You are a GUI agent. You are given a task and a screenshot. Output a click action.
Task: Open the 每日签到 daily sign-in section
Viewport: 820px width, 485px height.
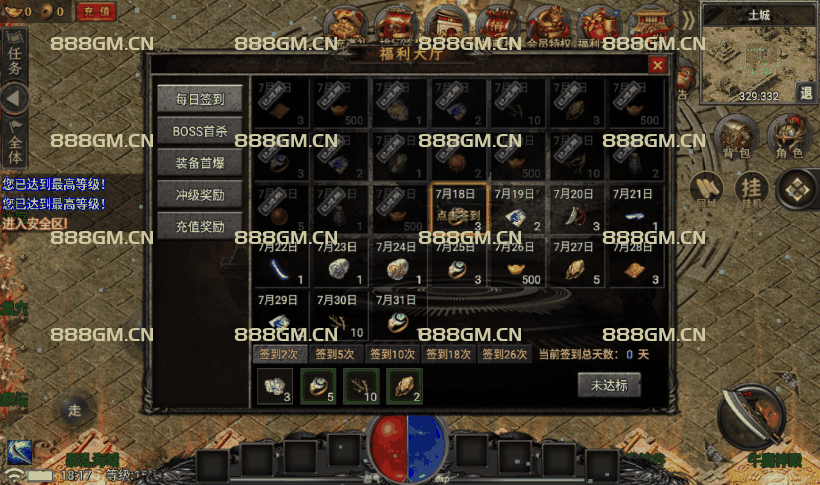click(x=199, y=100)
